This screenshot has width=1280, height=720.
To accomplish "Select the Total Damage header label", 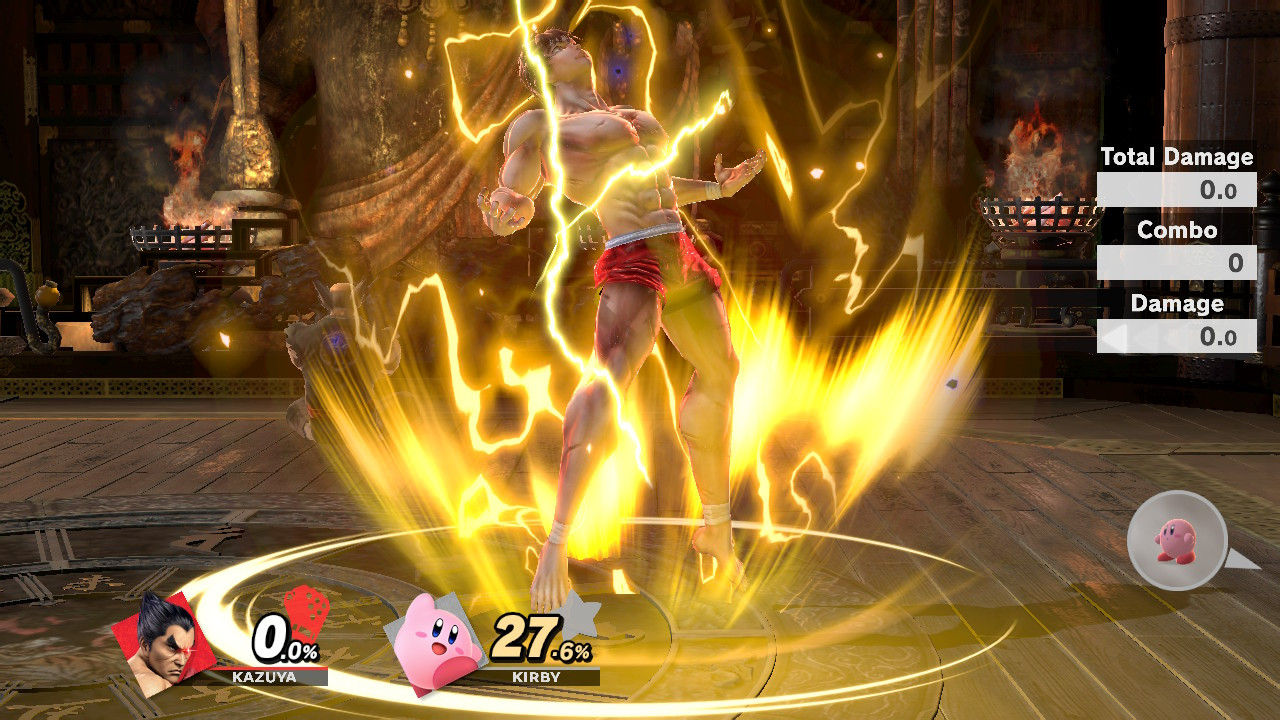I will pyautogui.click(x=1176, y=157).
